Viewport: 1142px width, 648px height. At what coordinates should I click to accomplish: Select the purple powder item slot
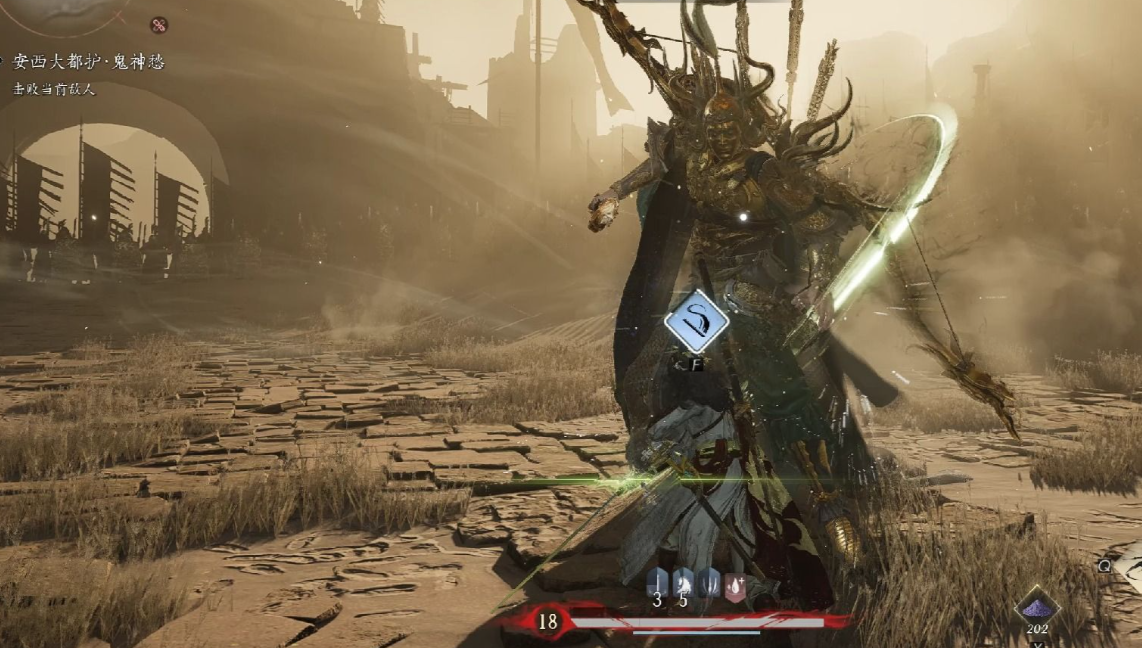1037,606
